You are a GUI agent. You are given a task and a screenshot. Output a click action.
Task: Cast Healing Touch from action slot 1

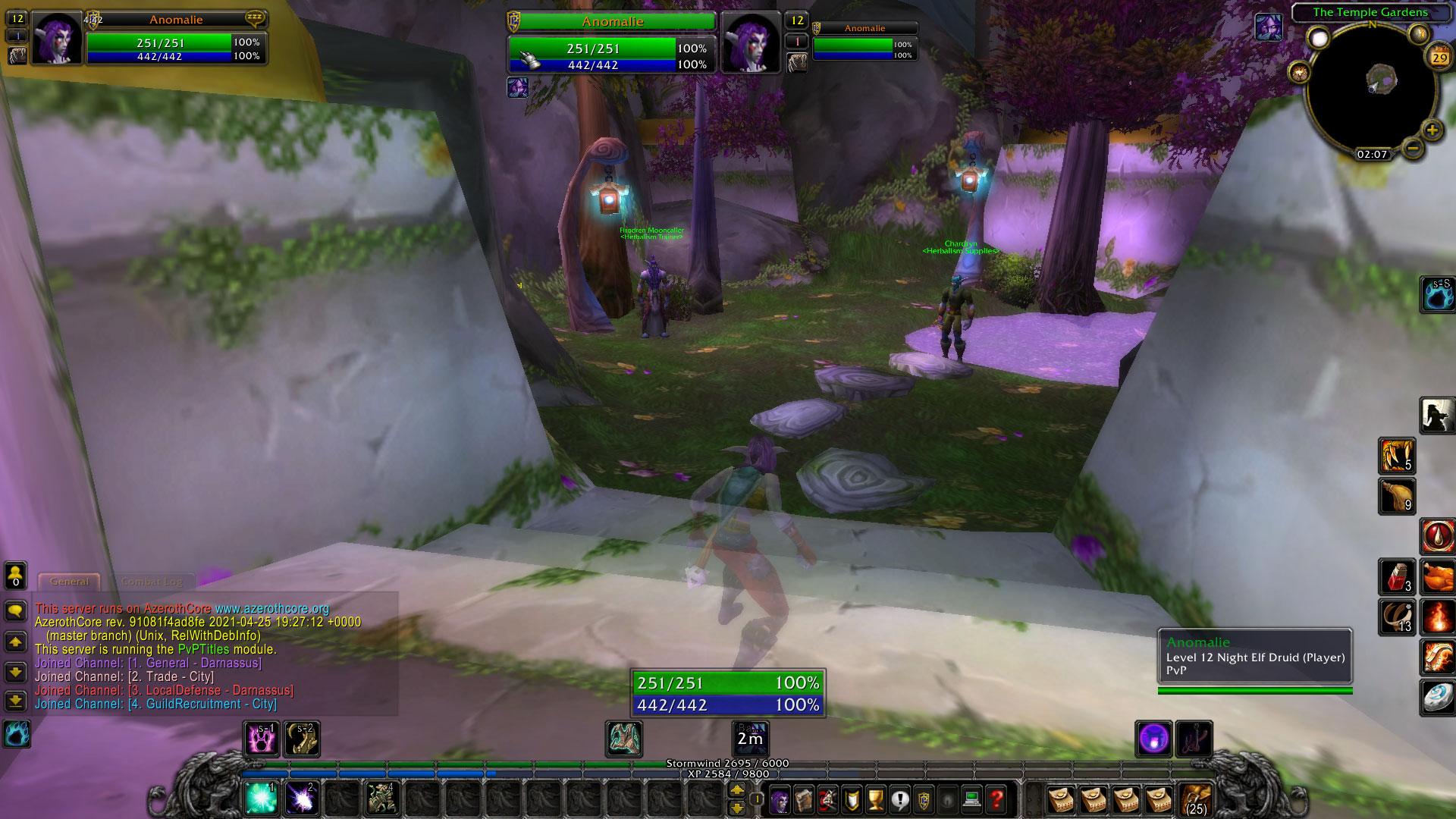coord(261,798)
